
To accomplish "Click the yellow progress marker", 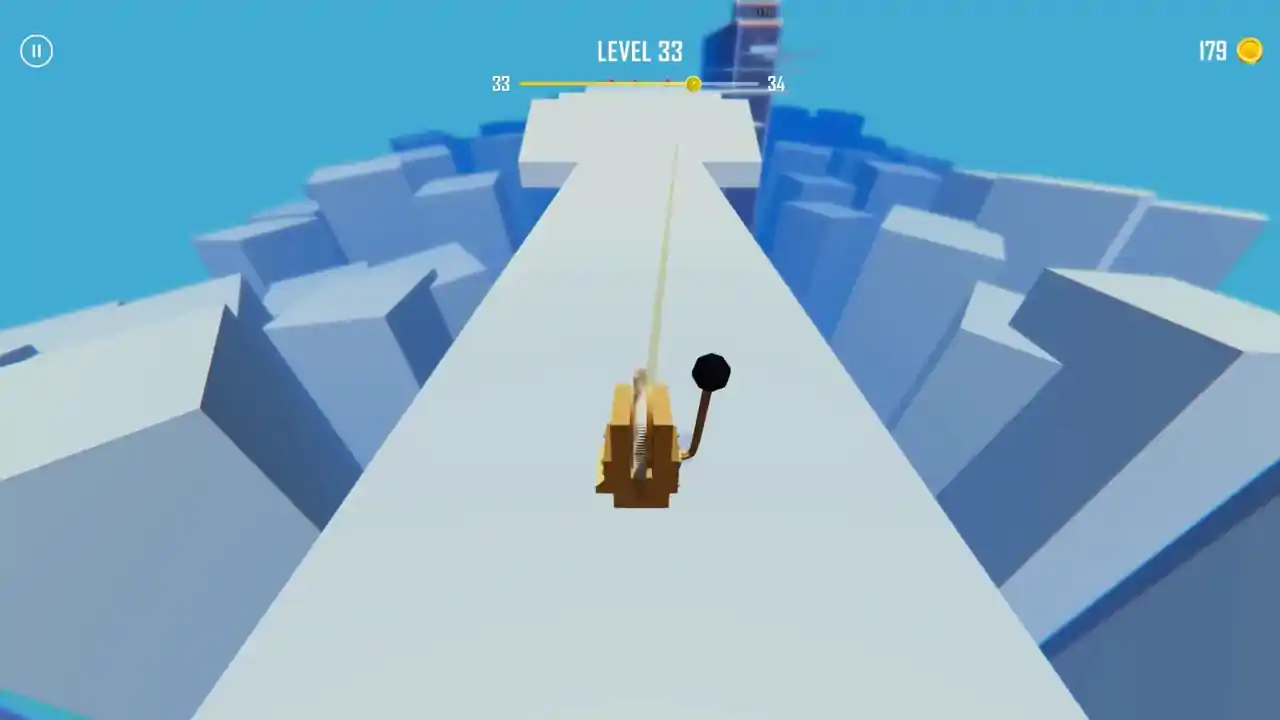I will coord(694,84).
